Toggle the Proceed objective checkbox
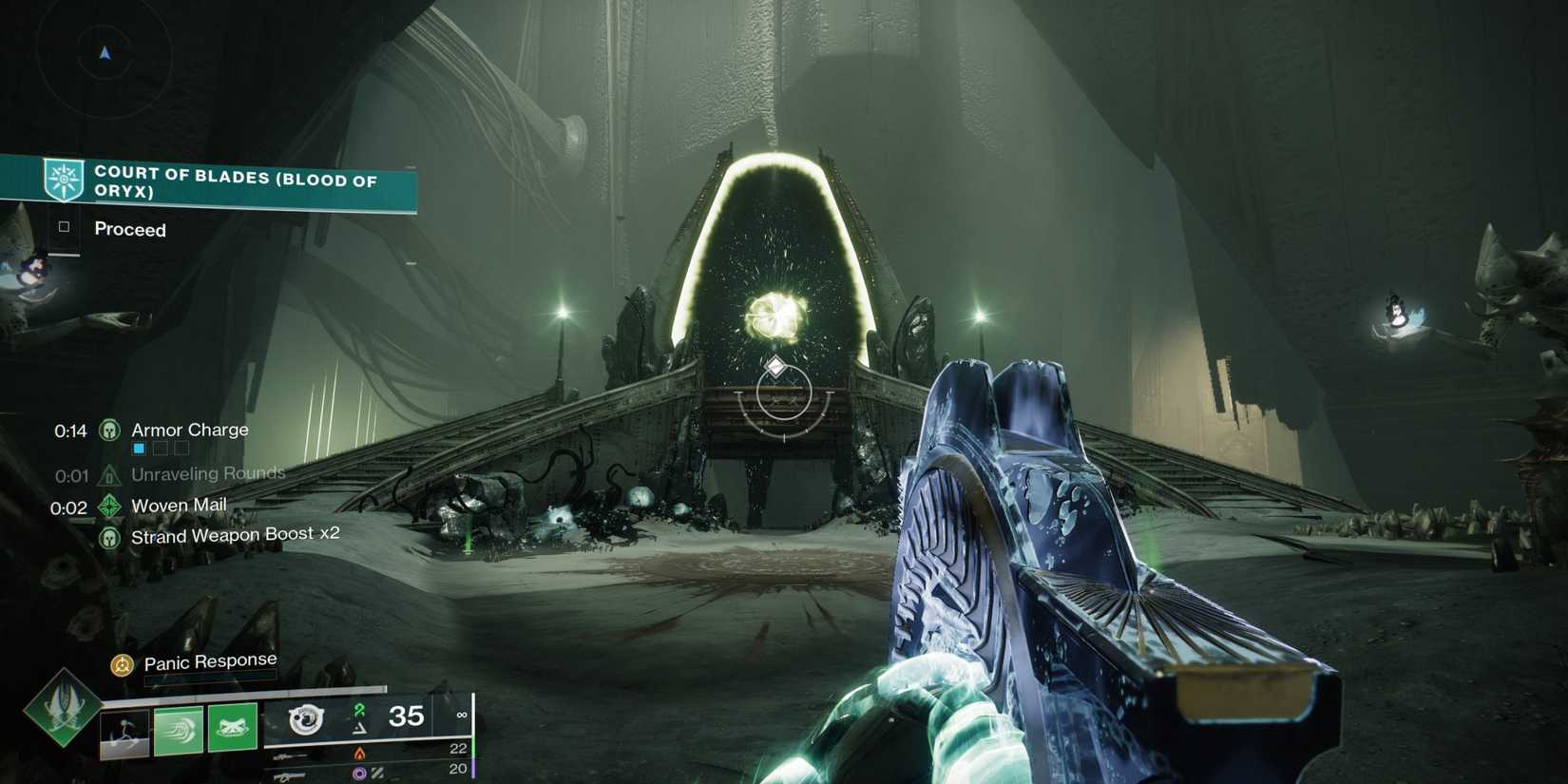Screen dimensions: 1568x784 click(65, 227)
